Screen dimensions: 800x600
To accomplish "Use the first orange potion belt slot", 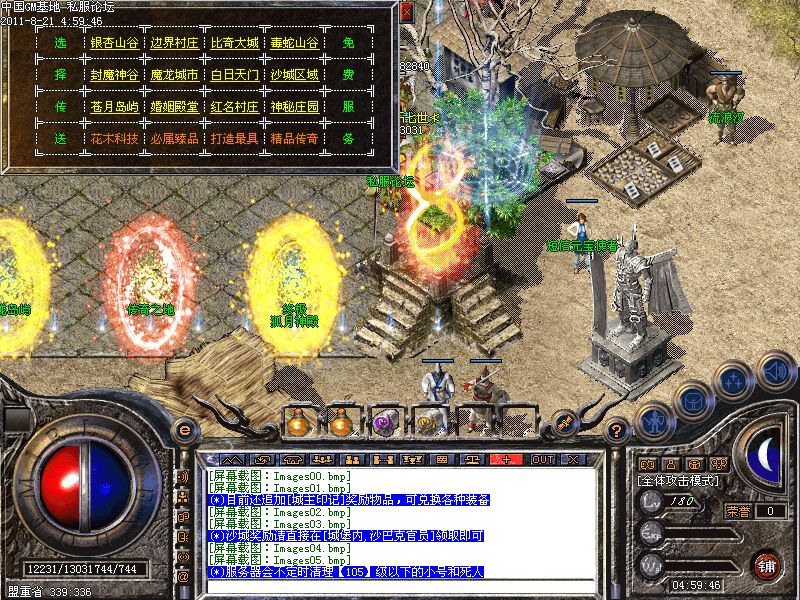I will (298, 423).
